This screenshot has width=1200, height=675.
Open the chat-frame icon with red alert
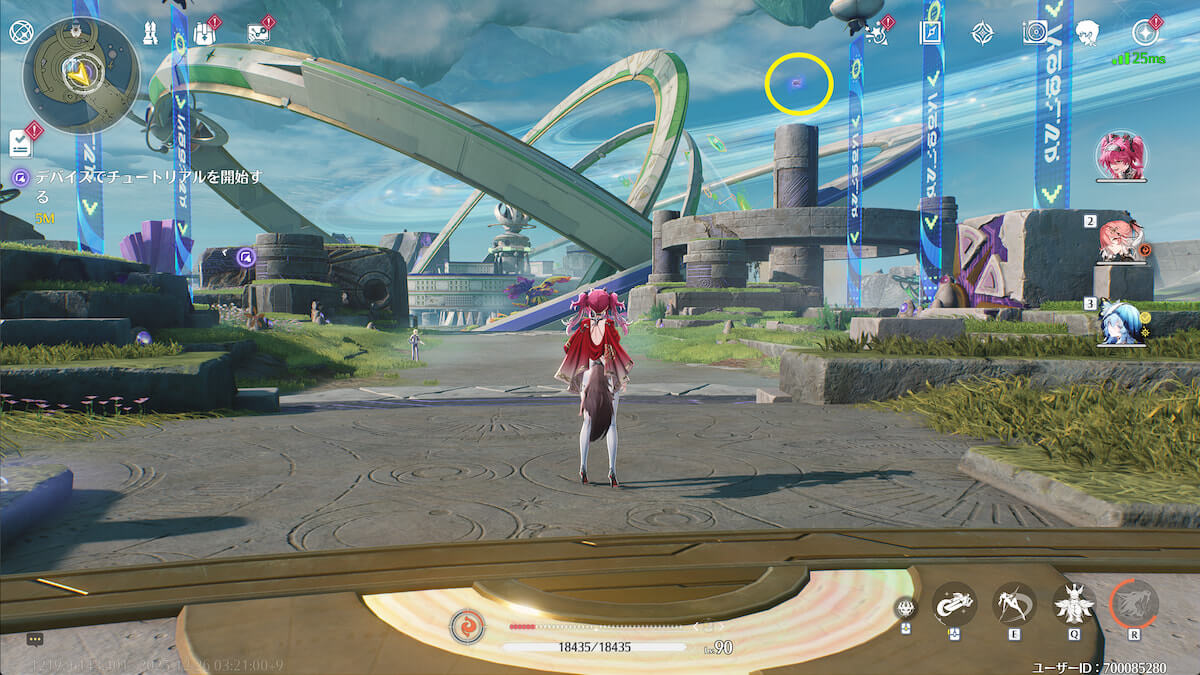[258, 33]
